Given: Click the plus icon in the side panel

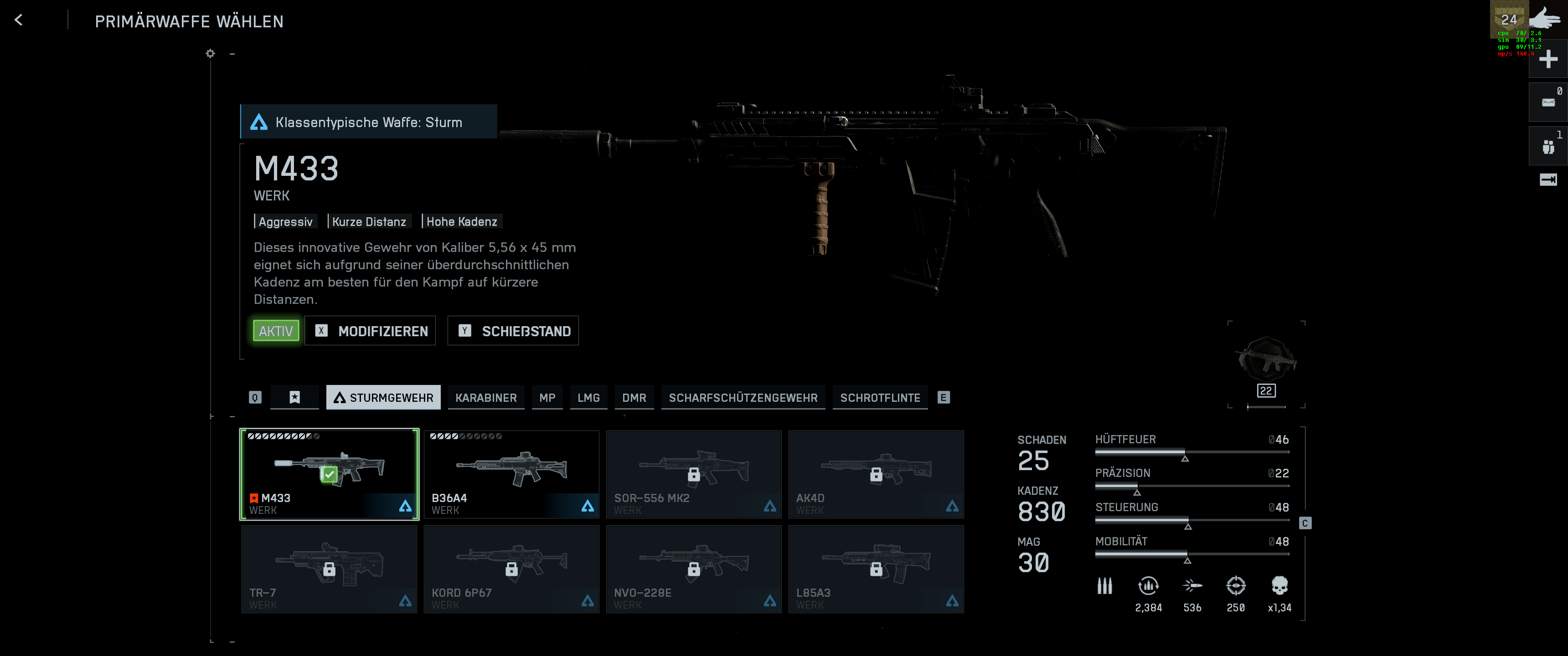Looking at the screenshot, I should [1548, 59].
